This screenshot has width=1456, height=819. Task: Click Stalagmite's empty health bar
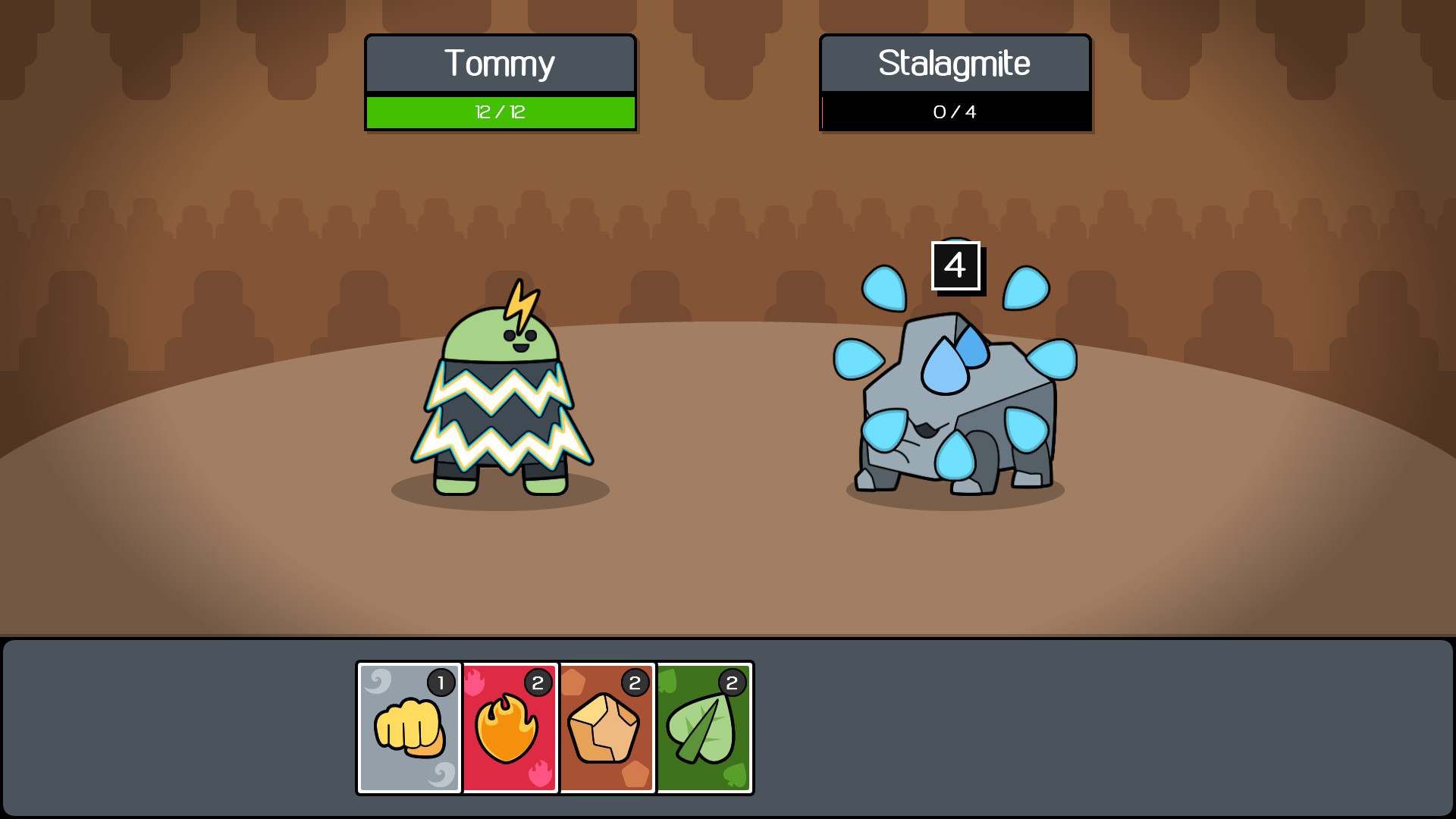pos(954,112)
